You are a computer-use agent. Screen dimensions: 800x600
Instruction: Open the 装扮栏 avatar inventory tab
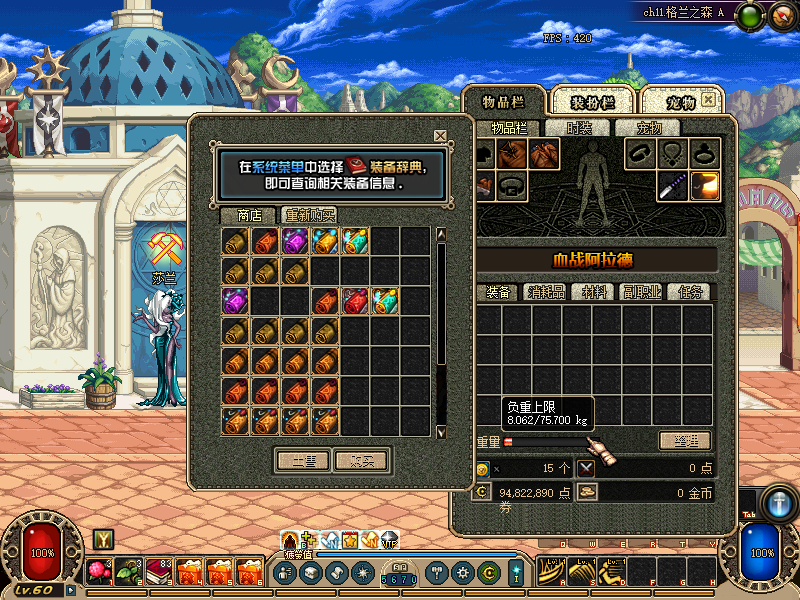click(x=592, y=102)
